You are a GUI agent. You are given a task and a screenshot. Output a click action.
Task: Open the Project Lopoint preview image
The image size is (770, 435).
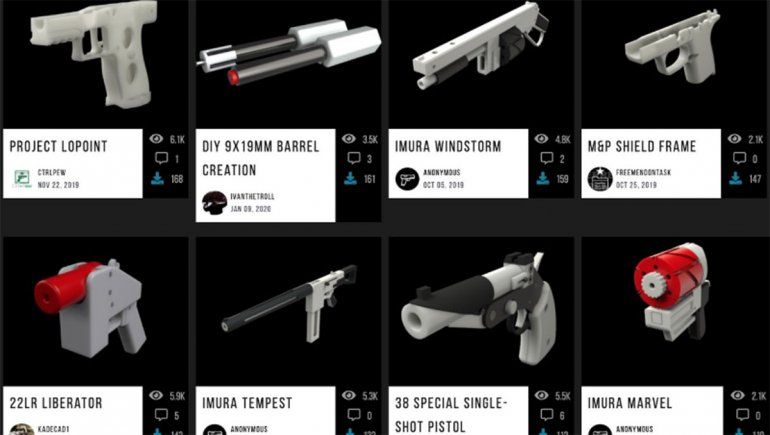pos(95,60)
